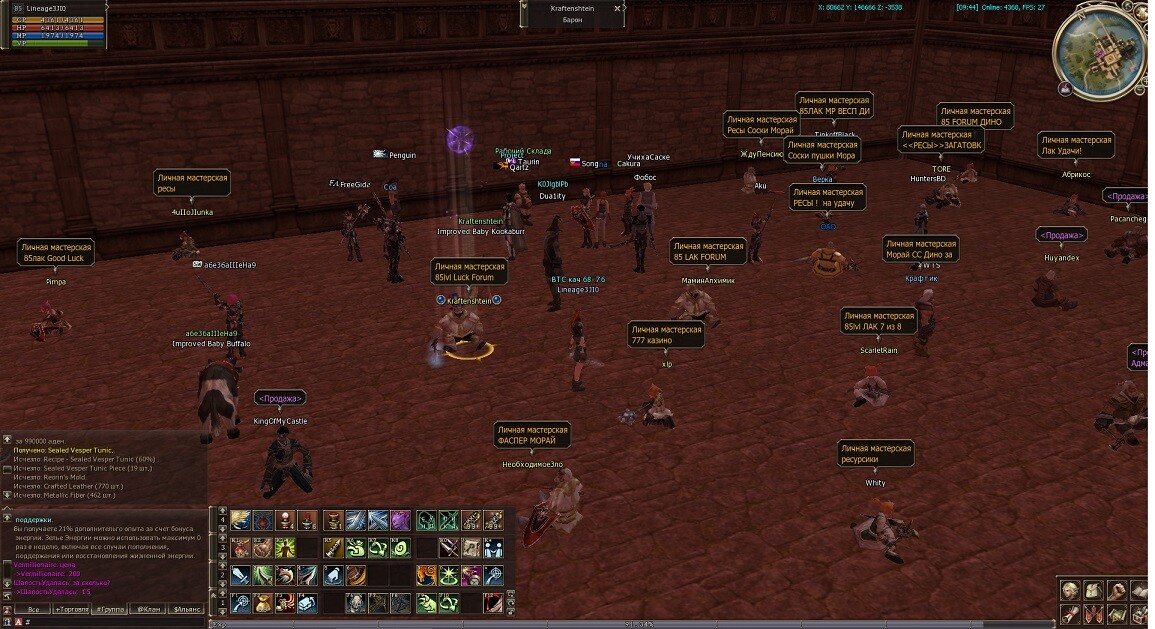Screen dimensions: 1155x629
Task: Show the $Альянс alliance chat tab
Action: tap(187, 608)
